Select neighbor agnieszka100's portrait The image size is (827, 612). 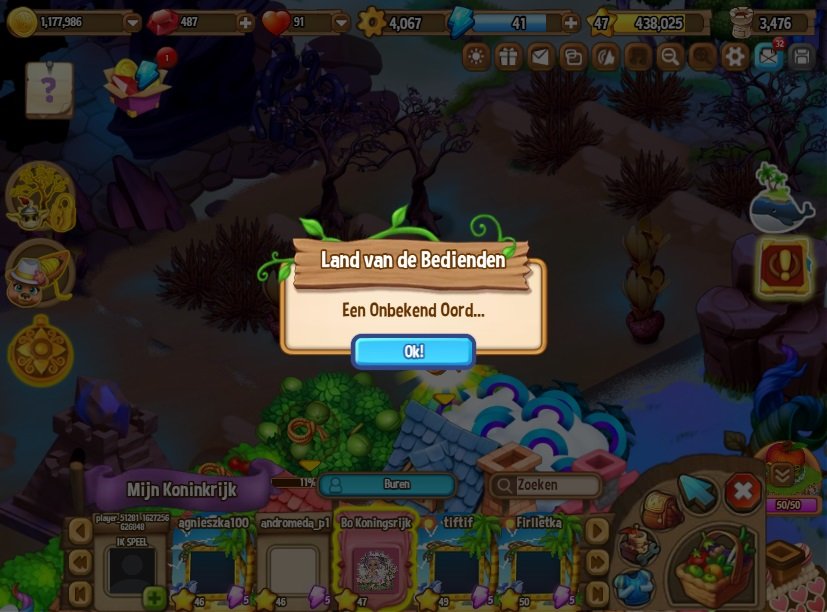(212, 567)
